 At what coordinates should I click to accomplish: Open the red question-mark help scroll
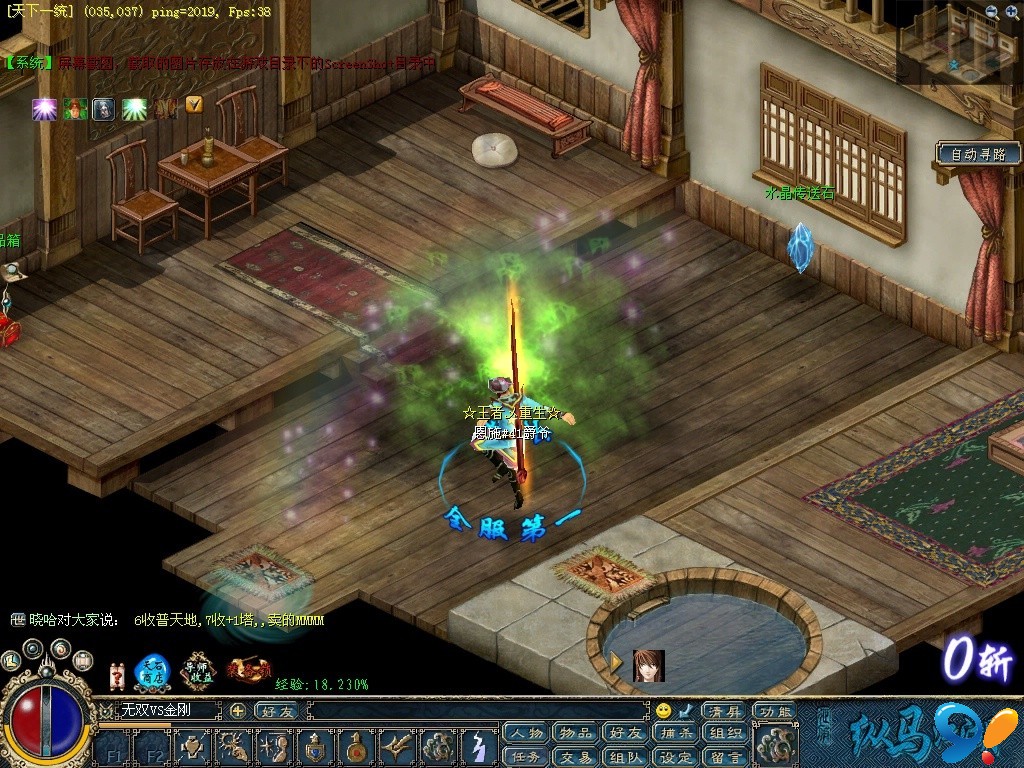pos(117,674)
